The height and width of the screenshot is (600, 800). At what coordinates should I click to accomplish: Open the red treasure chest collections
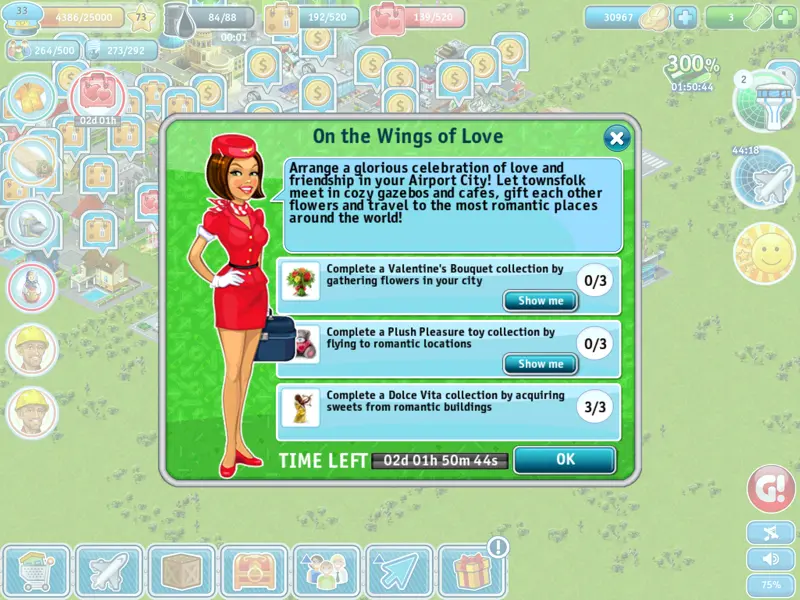point(254,572)
